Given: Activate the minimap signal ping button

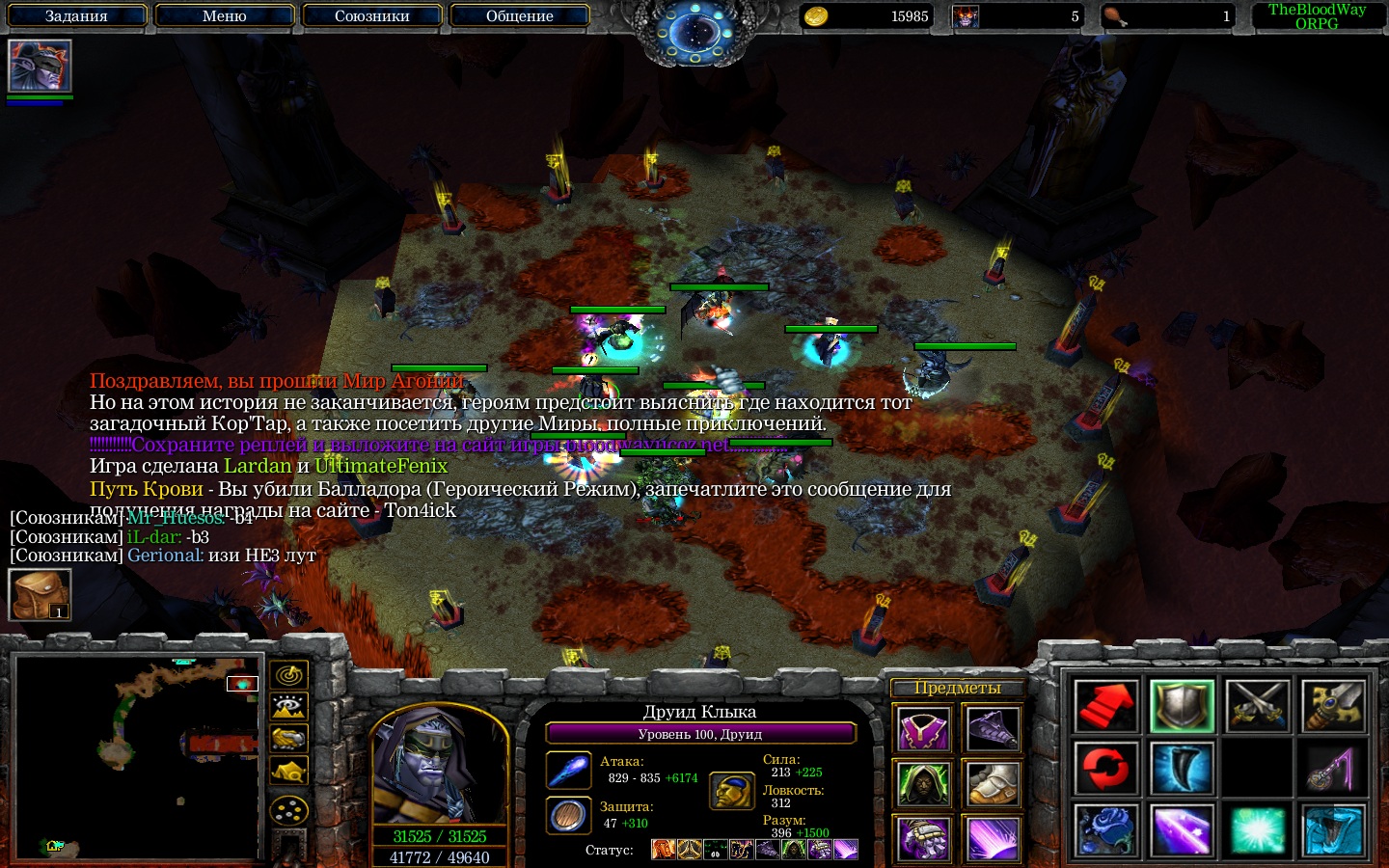Looking at the screenshot, I should (288, 675).
